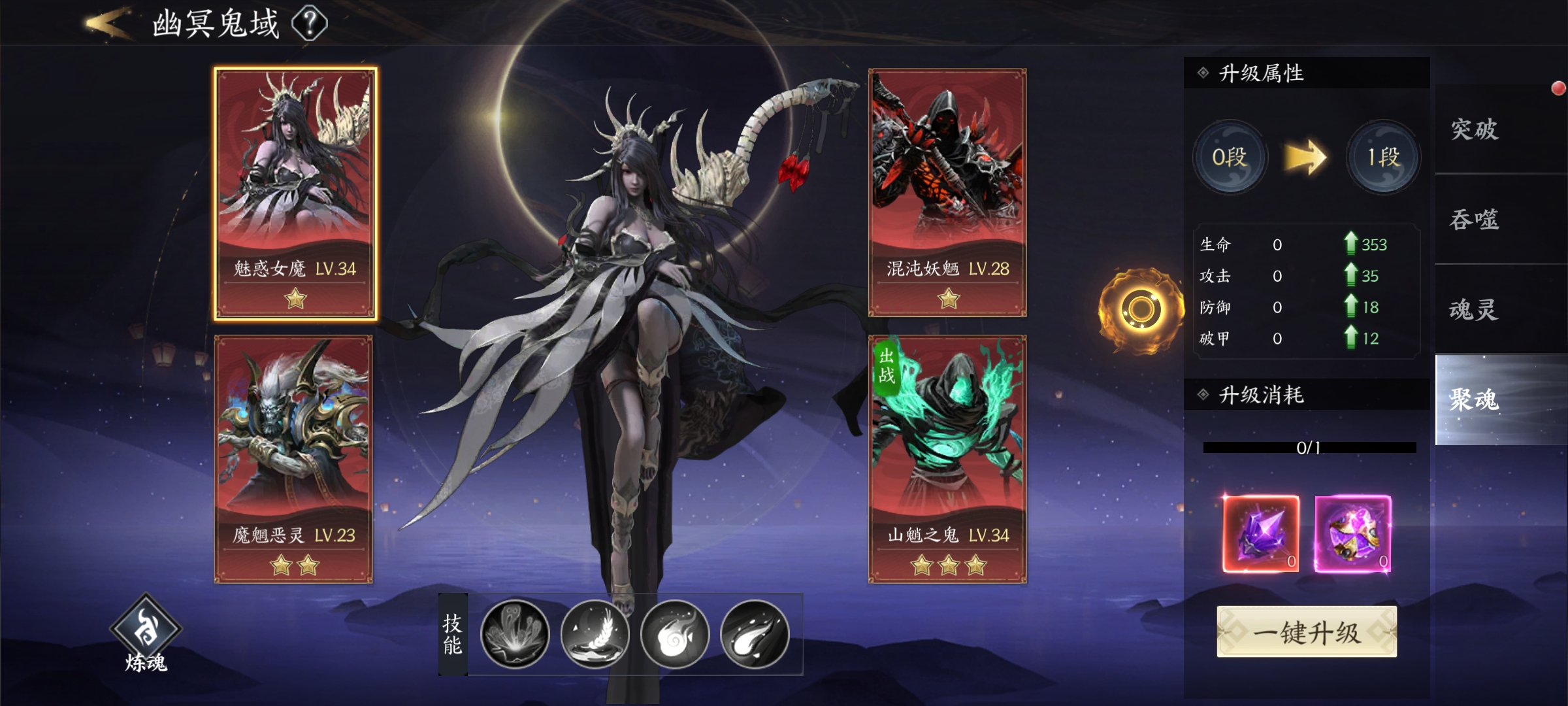This screenshot has height=706, width=1568.
Task: Select the purple orb material slot
Action: 1352,534
